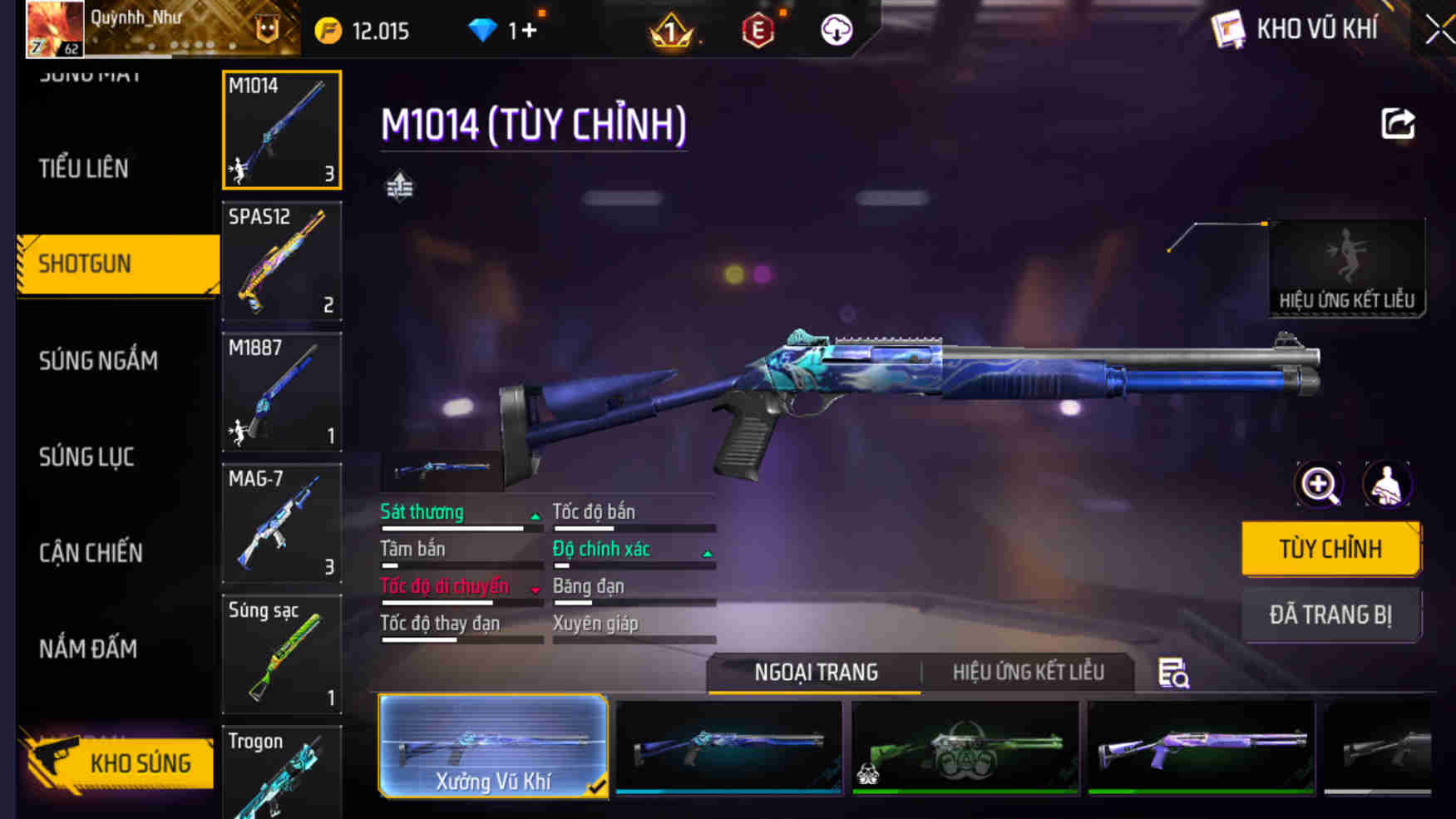
Task: Open the kill effect preview box
Action: pyautogui.click(x=1347, y=268)
